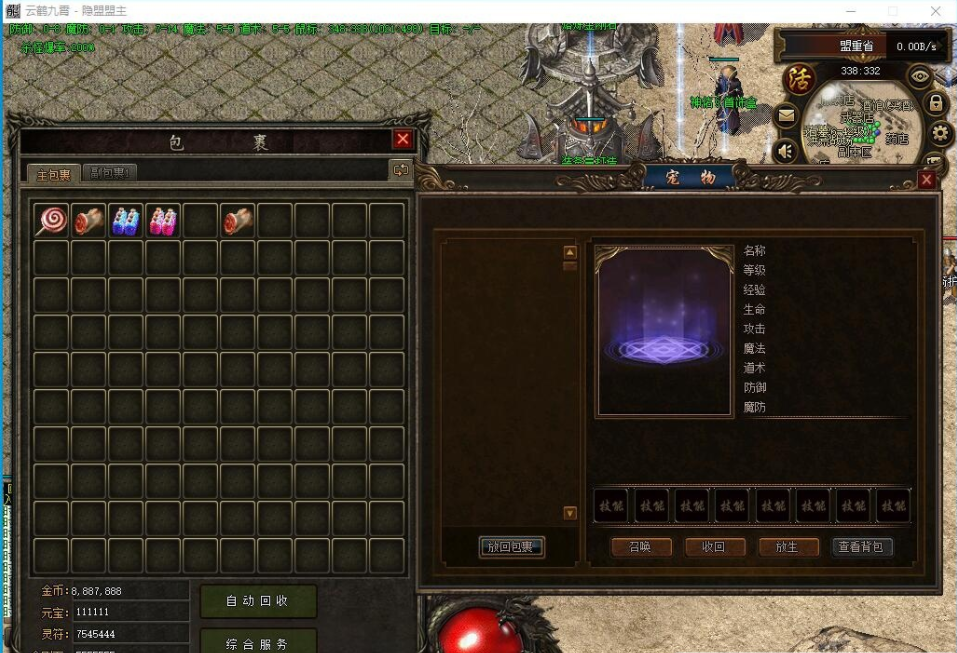Click the 放回包裹 button
The width and height of the screenshot is (957, 653).
pyautogui.click(x=512, y=547)
